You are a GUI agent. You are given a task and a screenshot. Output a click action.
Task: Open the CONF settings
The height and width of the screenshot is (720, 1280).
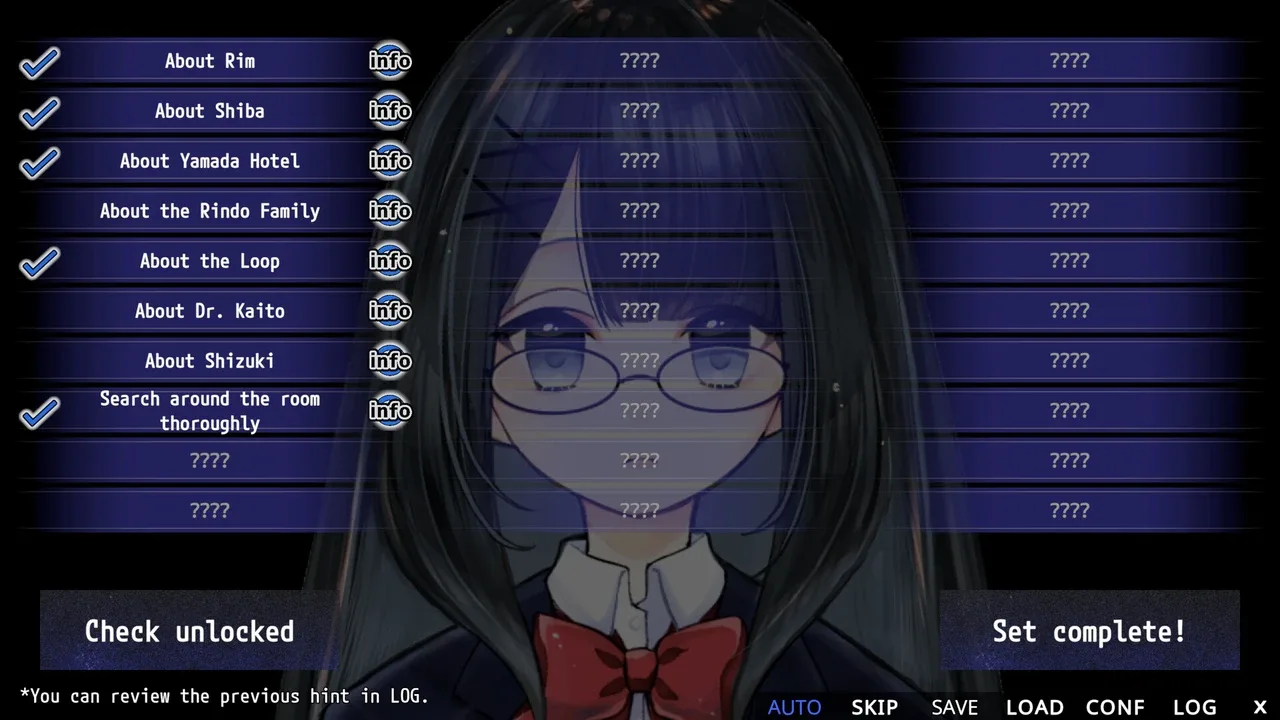pos(1114,707)
